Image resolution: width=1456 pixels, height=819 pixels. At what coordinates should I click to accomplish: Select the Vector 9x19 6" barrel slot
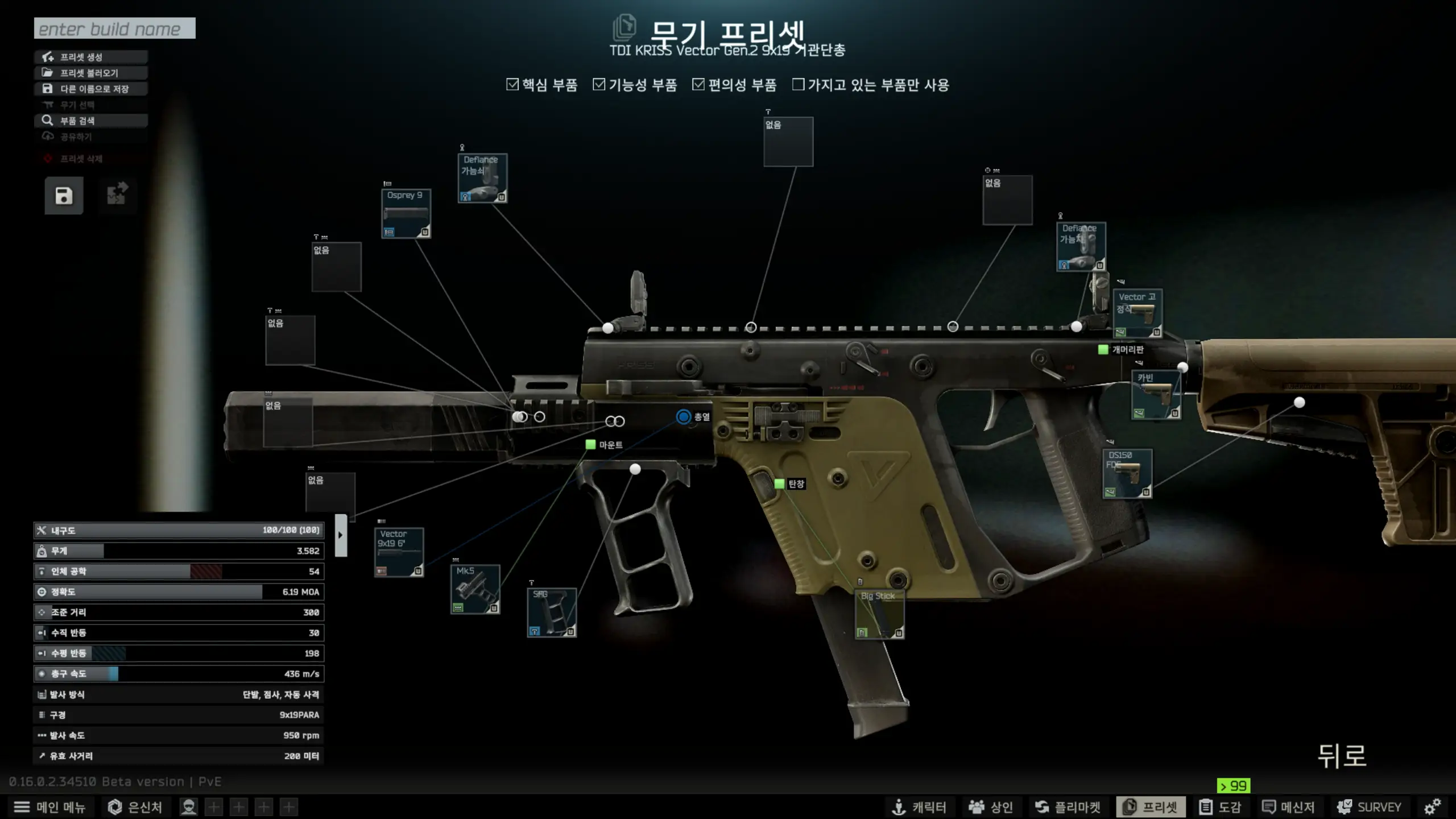(399, 552)
